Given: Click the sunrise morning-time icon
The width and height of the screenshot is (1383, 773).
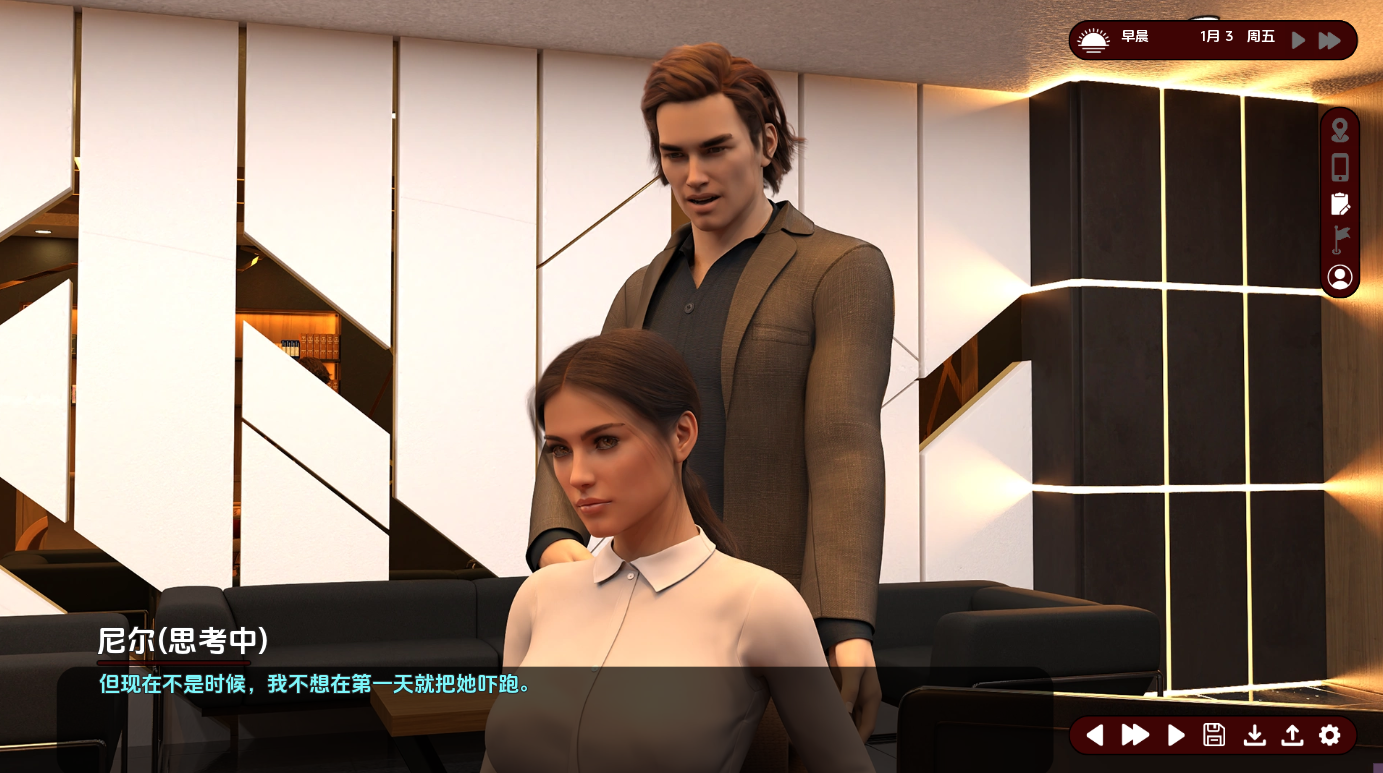Looking at the screenshot, I should tap(1094, 39).
